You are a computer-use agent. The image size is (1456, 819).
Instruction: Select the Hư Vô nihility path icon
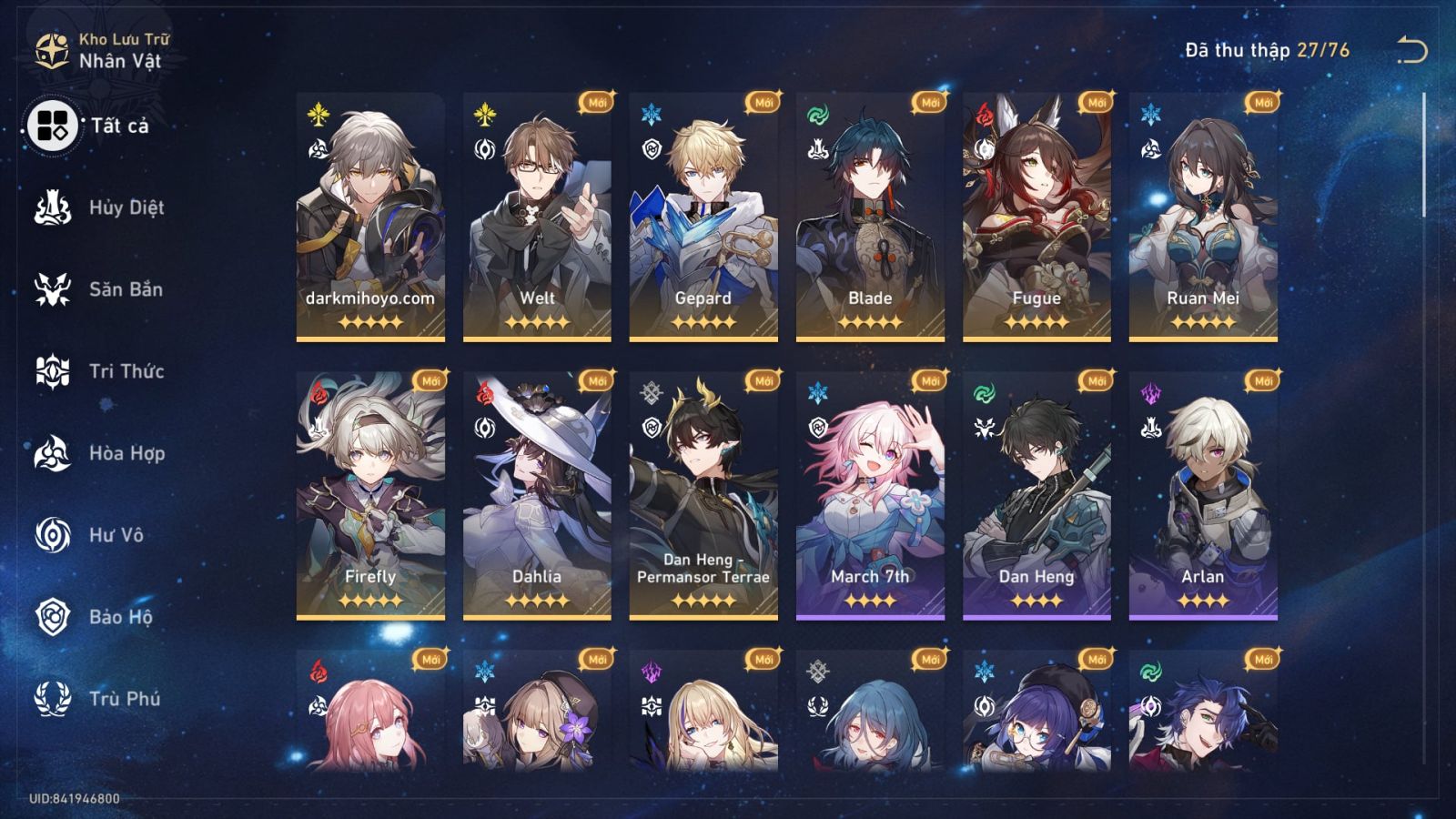point(55,535)
